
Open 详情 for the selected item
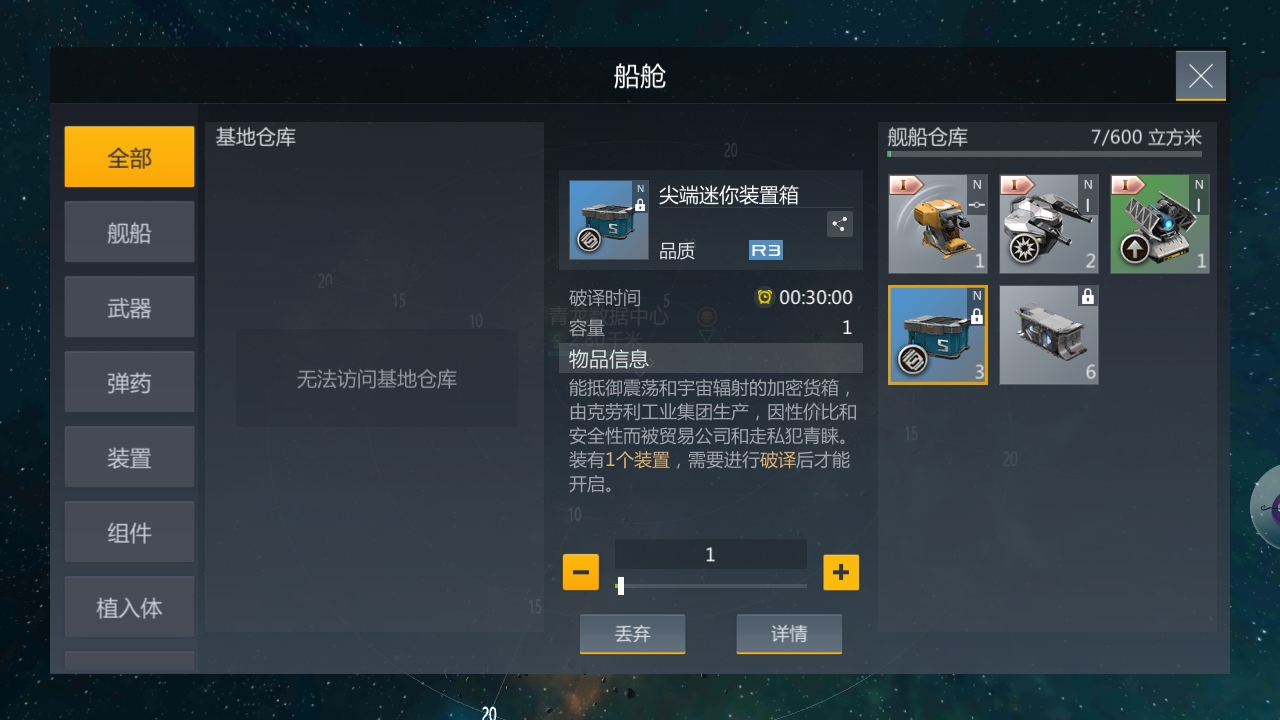[789, 633]
